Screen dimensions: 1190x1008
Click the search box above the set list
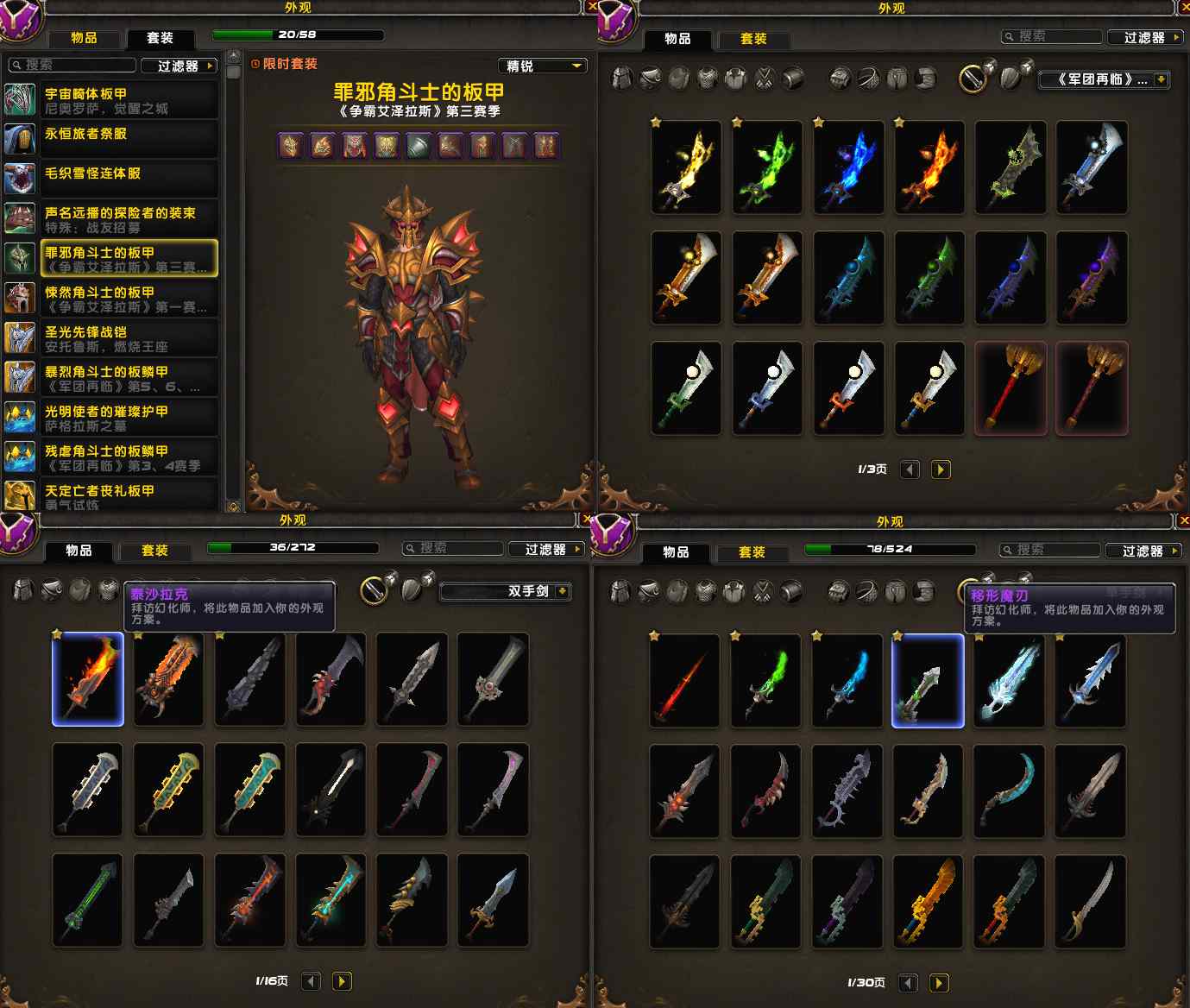click(x=72, y=66)
